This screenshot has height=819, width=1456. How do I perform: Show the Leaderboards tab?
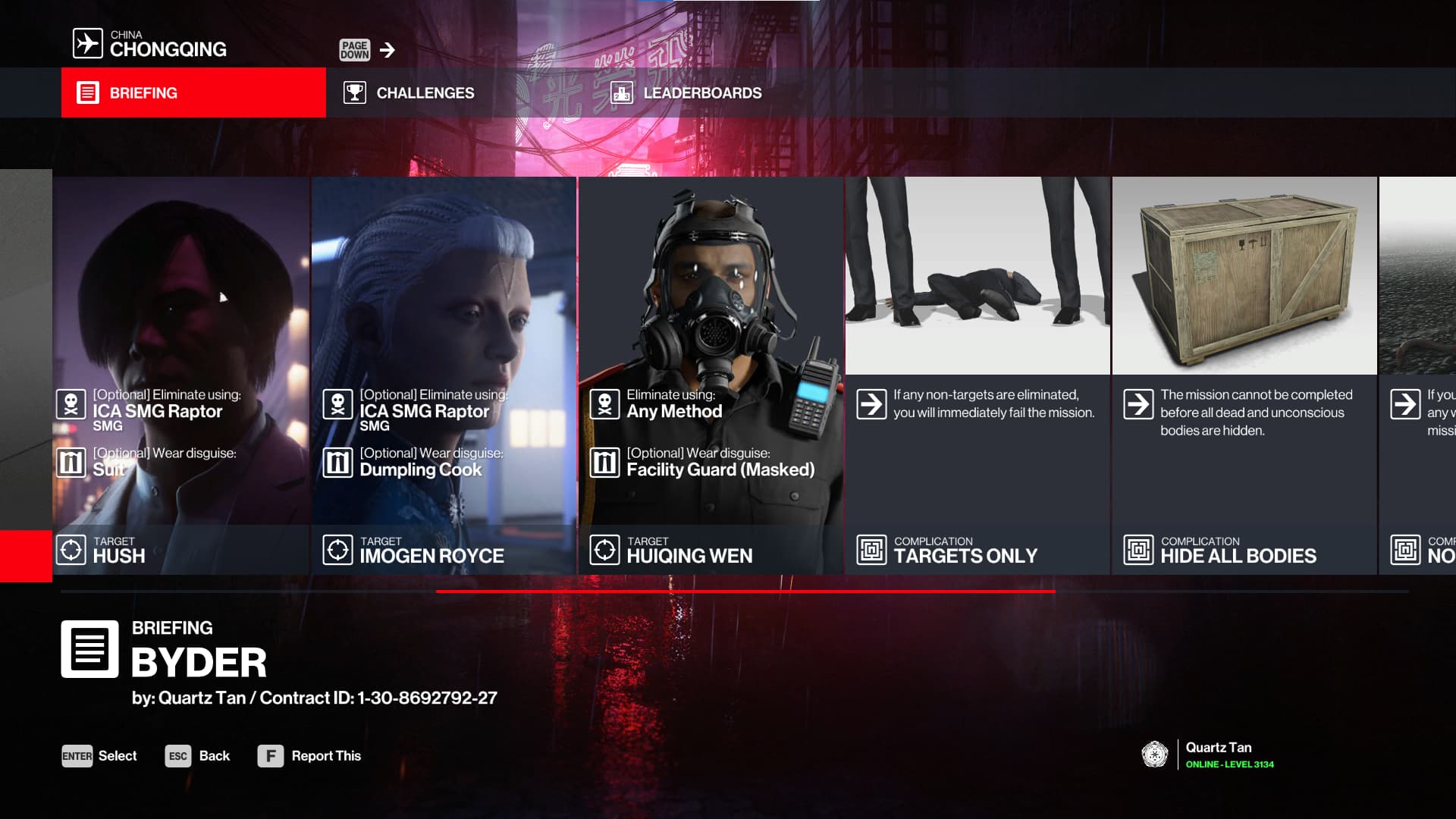click(x=686, y=93)
